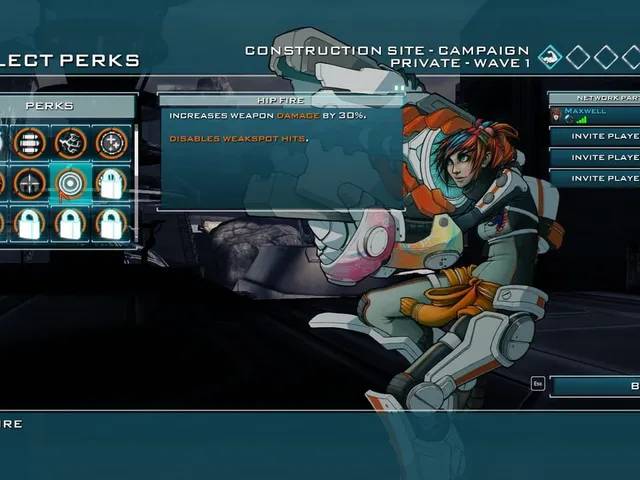The width and height of the screenshot is (640, 480).
Task: Select the Hip Fire target perk
Action: (x=70, y=183)
